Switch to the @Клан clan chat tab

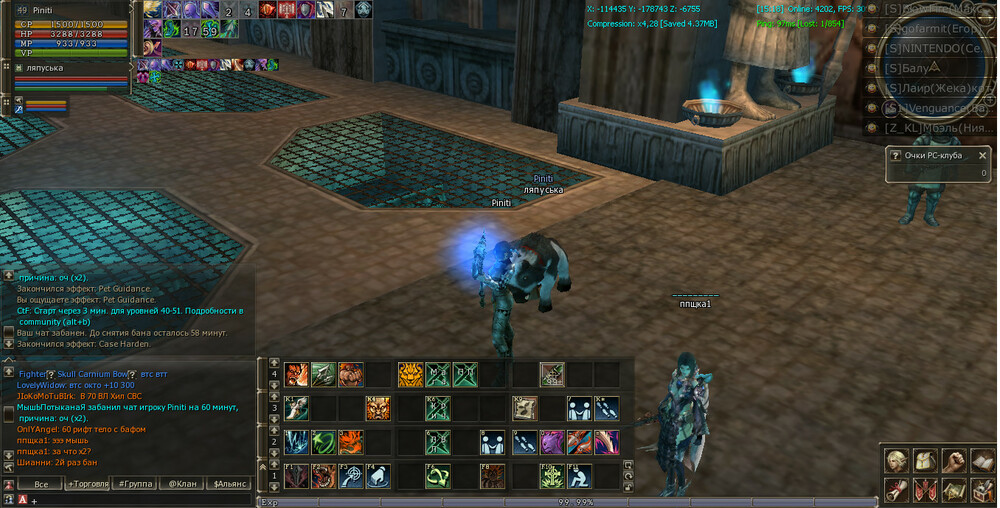coord(181,484)
